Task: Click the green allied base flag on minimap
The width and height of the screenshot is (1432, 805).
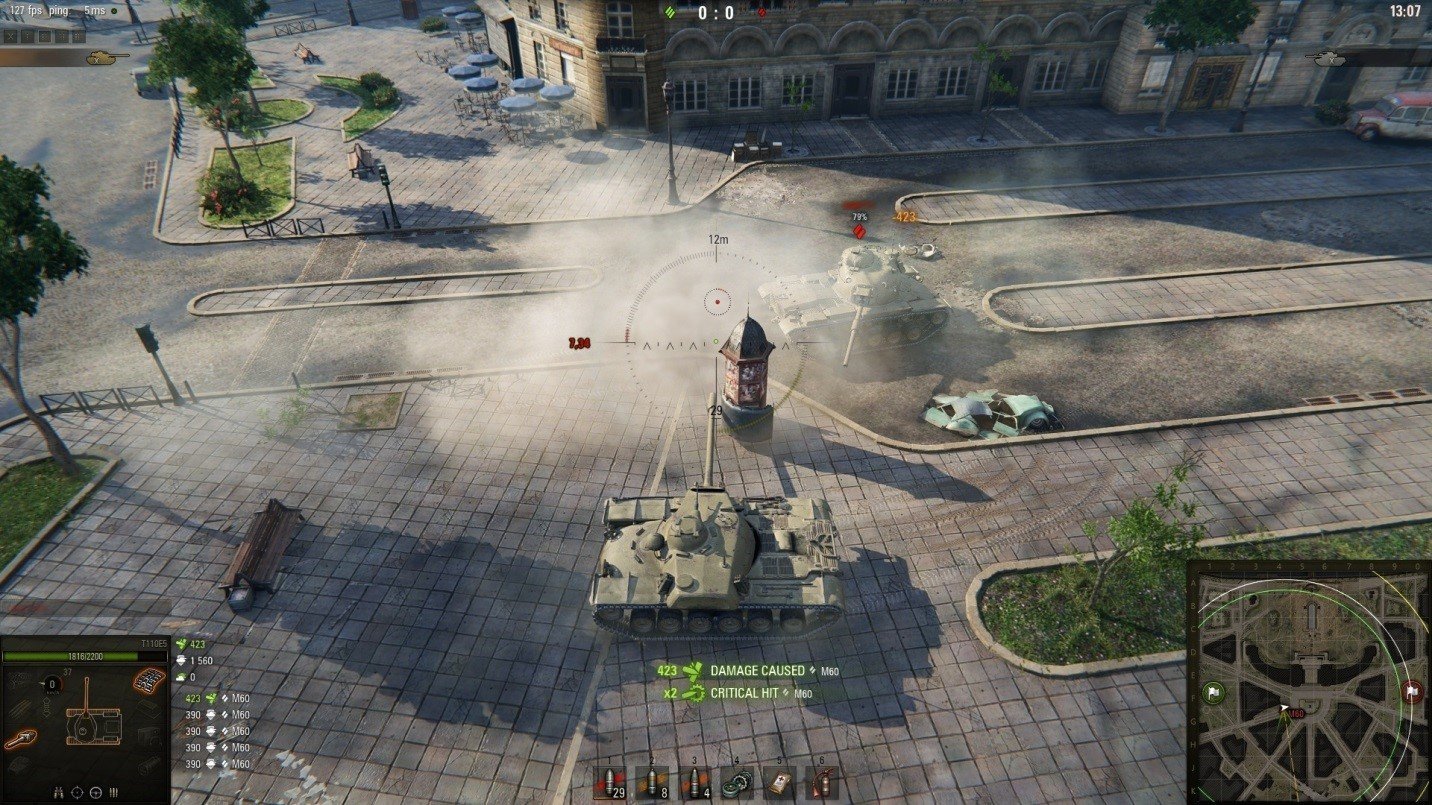Action: click(x=1214, y=691)
